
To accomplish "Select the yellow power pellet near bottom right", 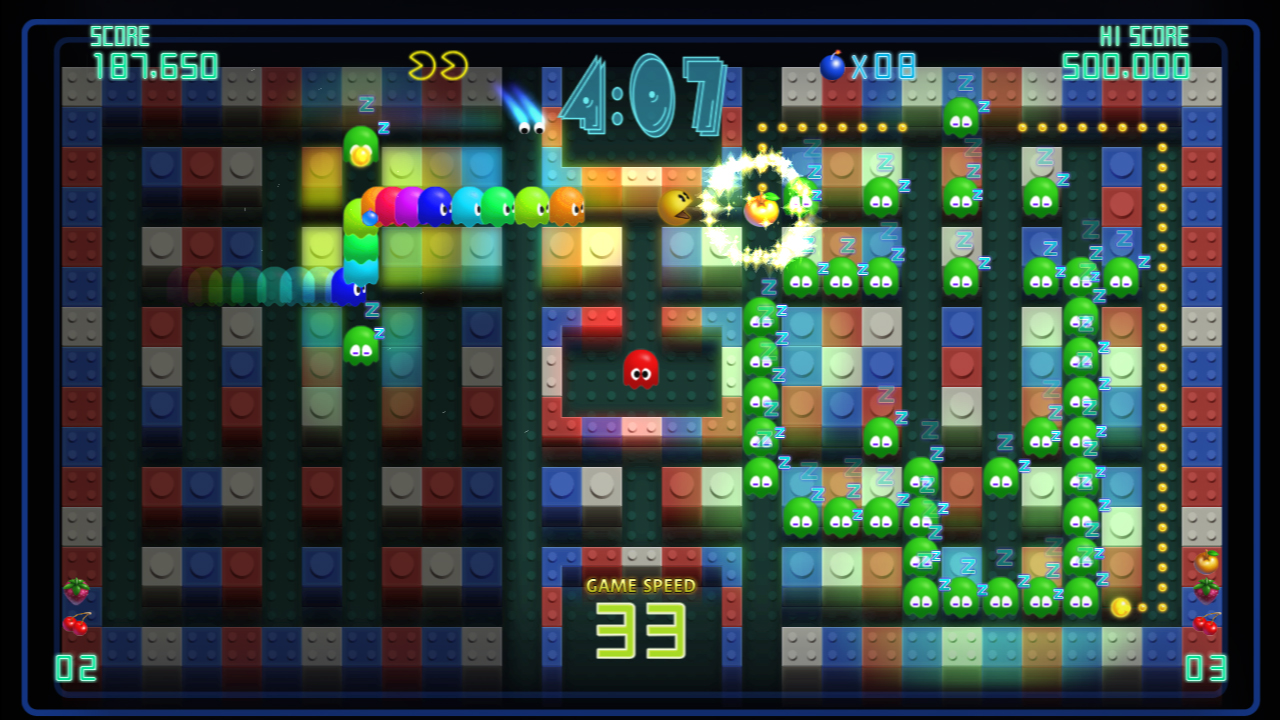I will (1120, 607).
